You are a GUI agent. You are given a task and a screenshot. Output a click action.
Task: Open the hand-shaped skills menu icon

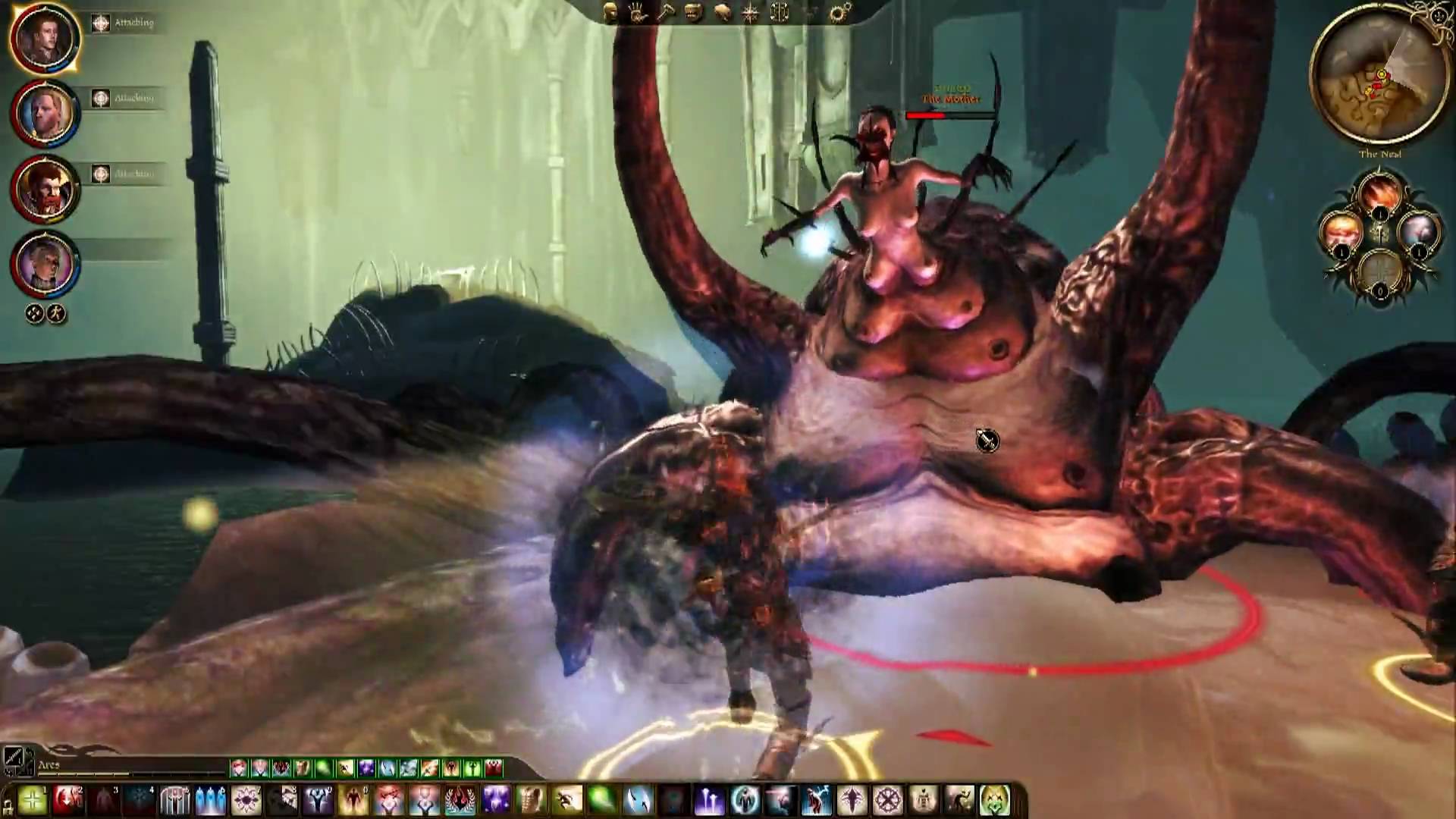[637, 13]
